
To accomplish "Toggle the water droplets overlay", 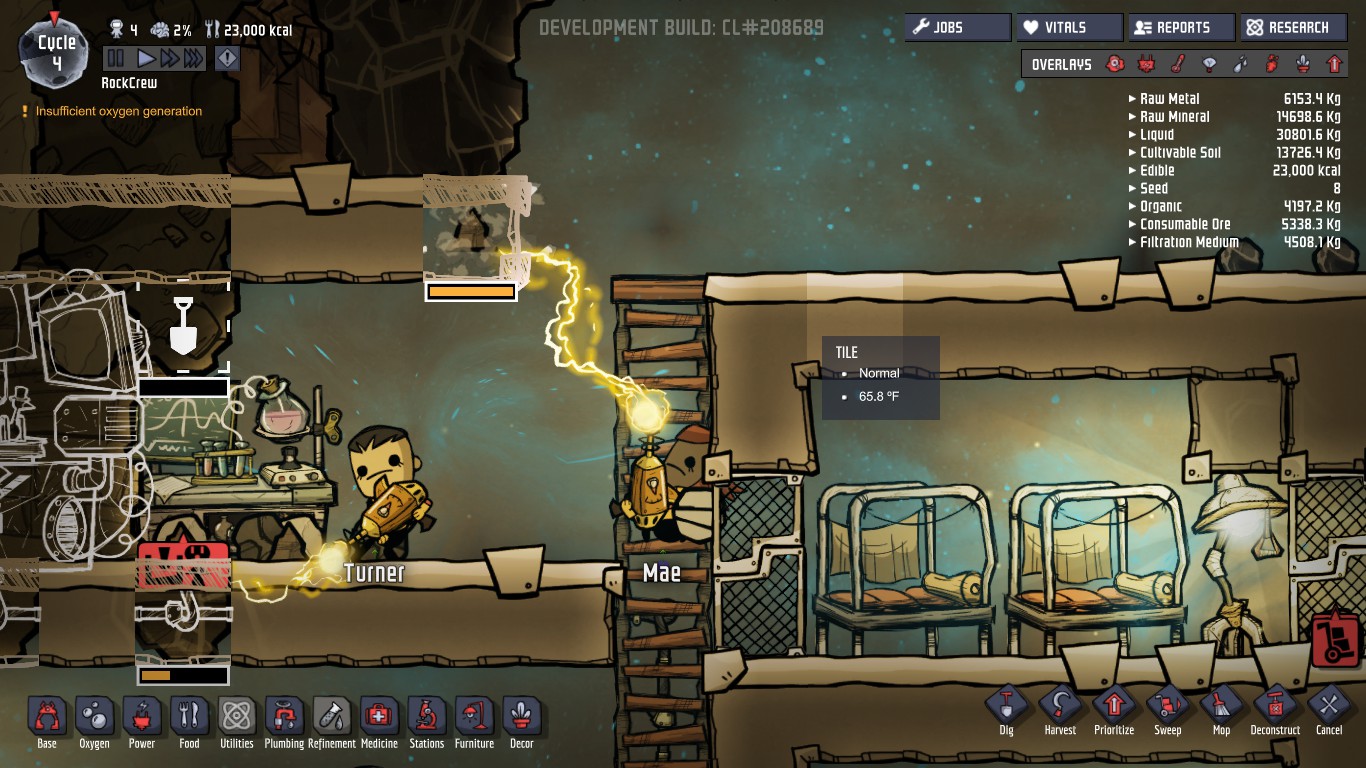I will pos(1239,64).
